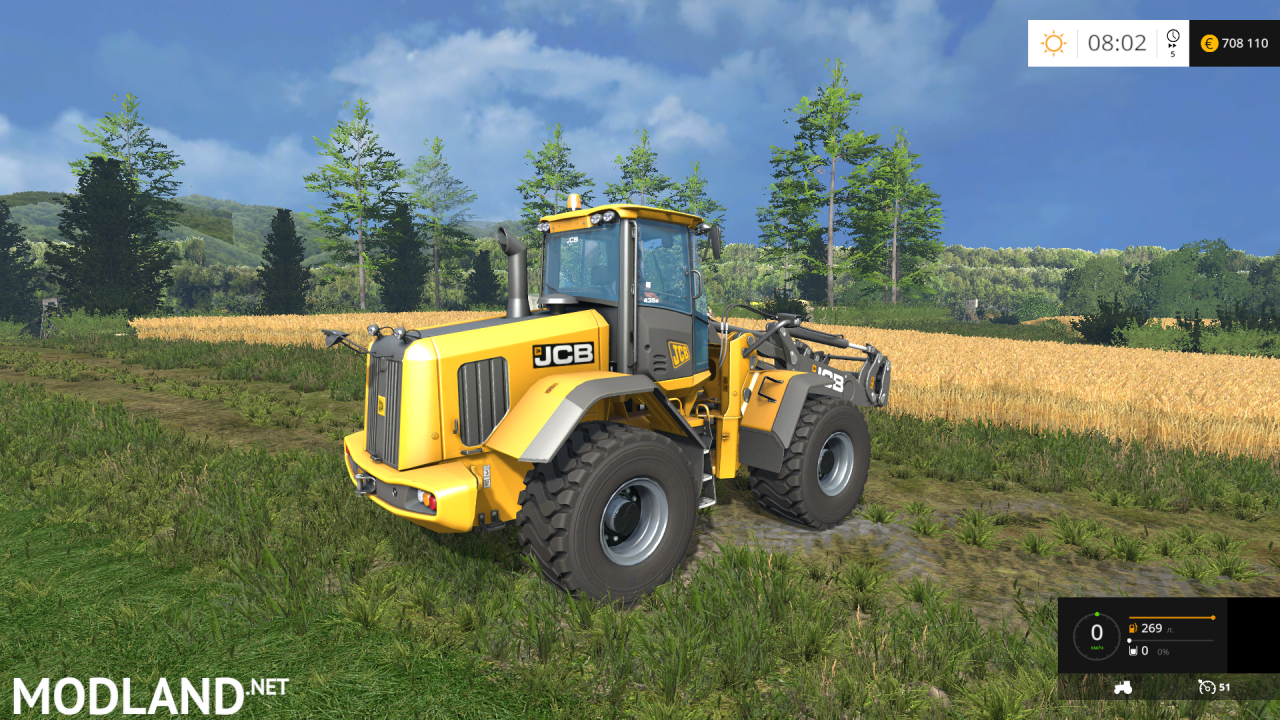Select the white tractor vehicle icon

pyautogui.click(x=1123, y=687)
